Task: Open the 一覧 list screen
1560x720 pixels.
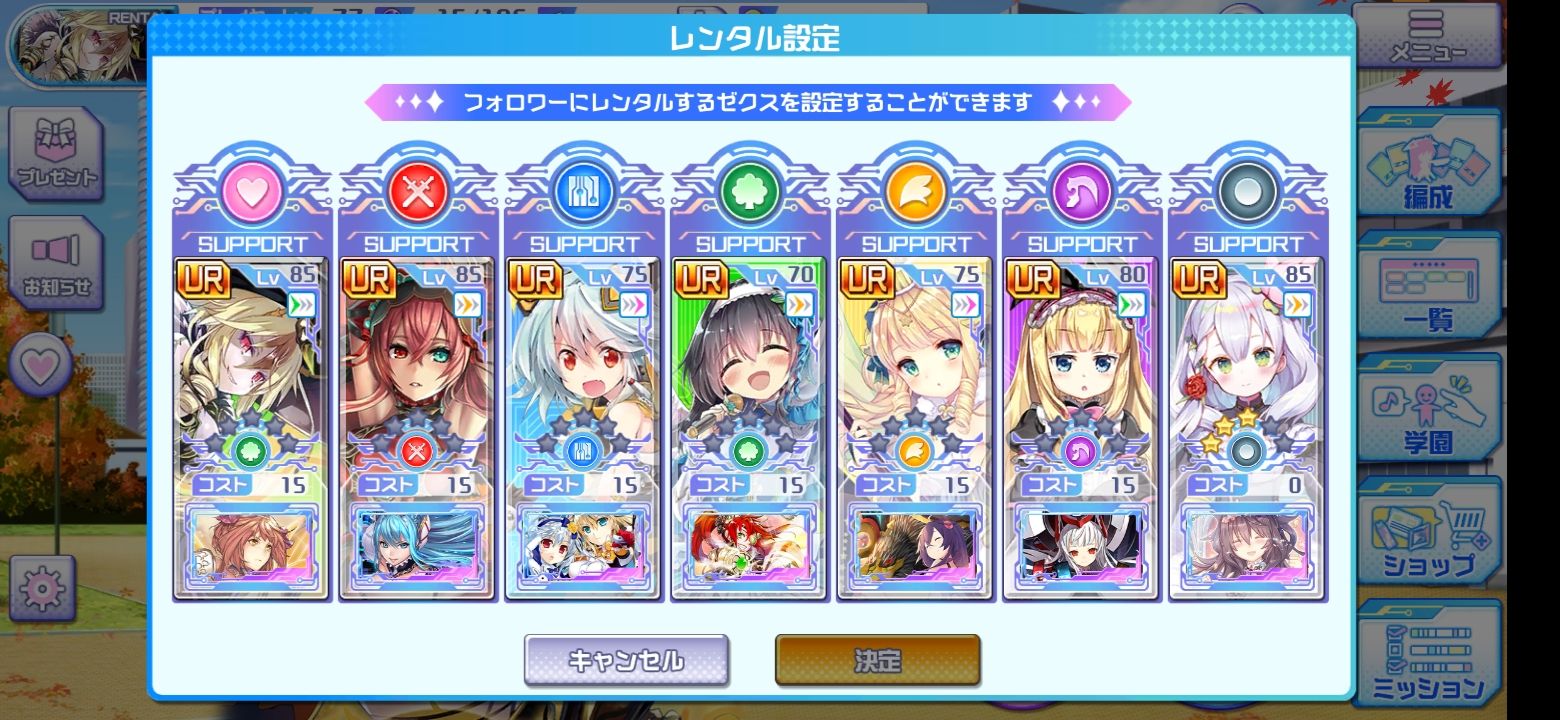Action: point(1429,291)
